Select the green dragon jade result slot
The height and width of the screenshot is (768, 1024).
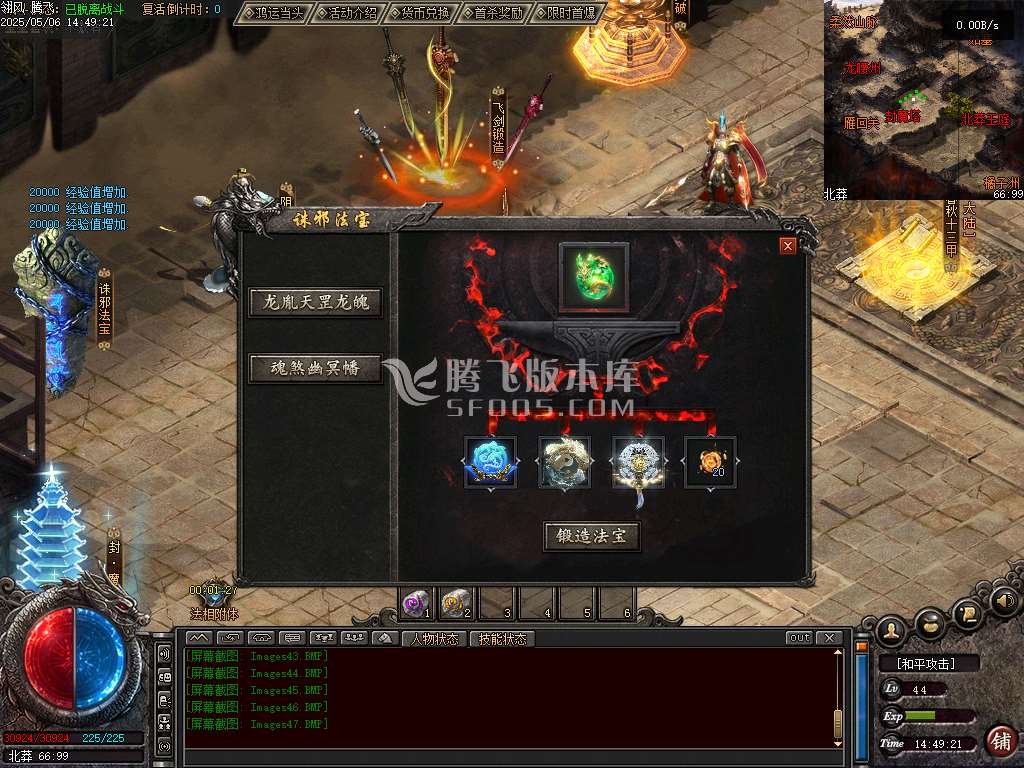pyautogui.click(x=594, y=277)
